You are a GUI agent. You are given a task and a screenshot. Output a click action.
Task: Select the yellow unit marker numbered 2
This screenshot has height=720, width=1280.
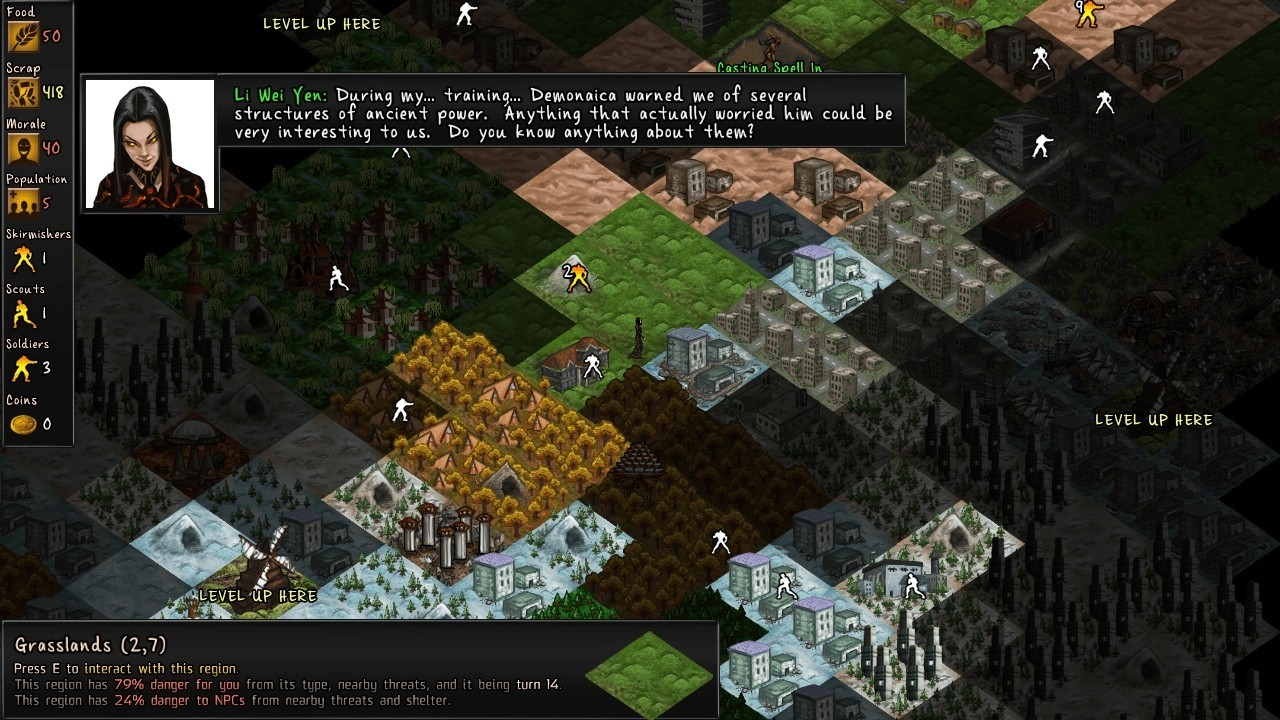coord(577,277)
